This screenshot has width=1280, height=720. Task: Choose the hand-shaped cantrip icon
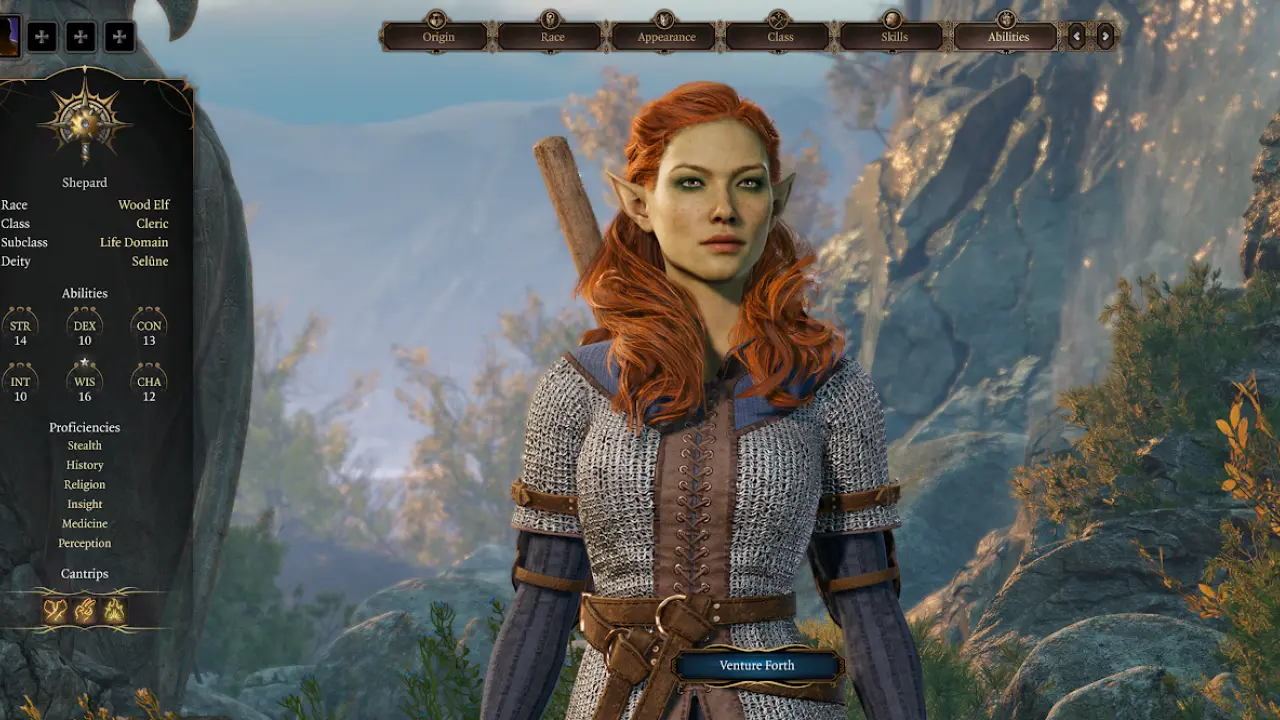85,610
